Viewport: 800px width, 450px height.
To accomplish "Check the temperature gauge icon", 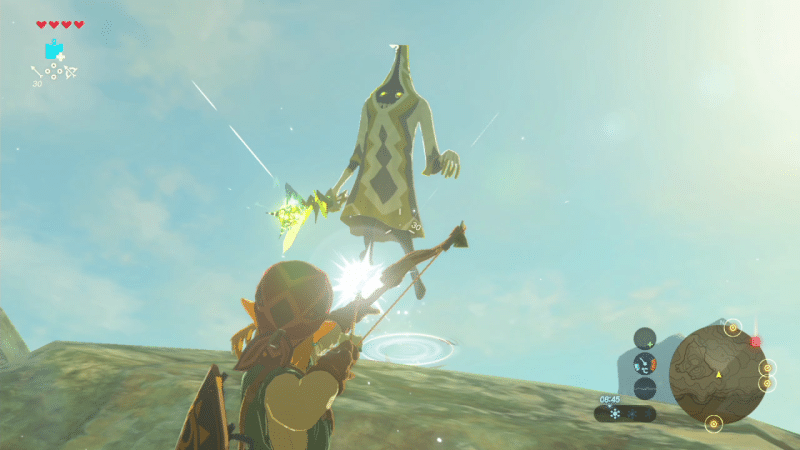I will [645, 363].
